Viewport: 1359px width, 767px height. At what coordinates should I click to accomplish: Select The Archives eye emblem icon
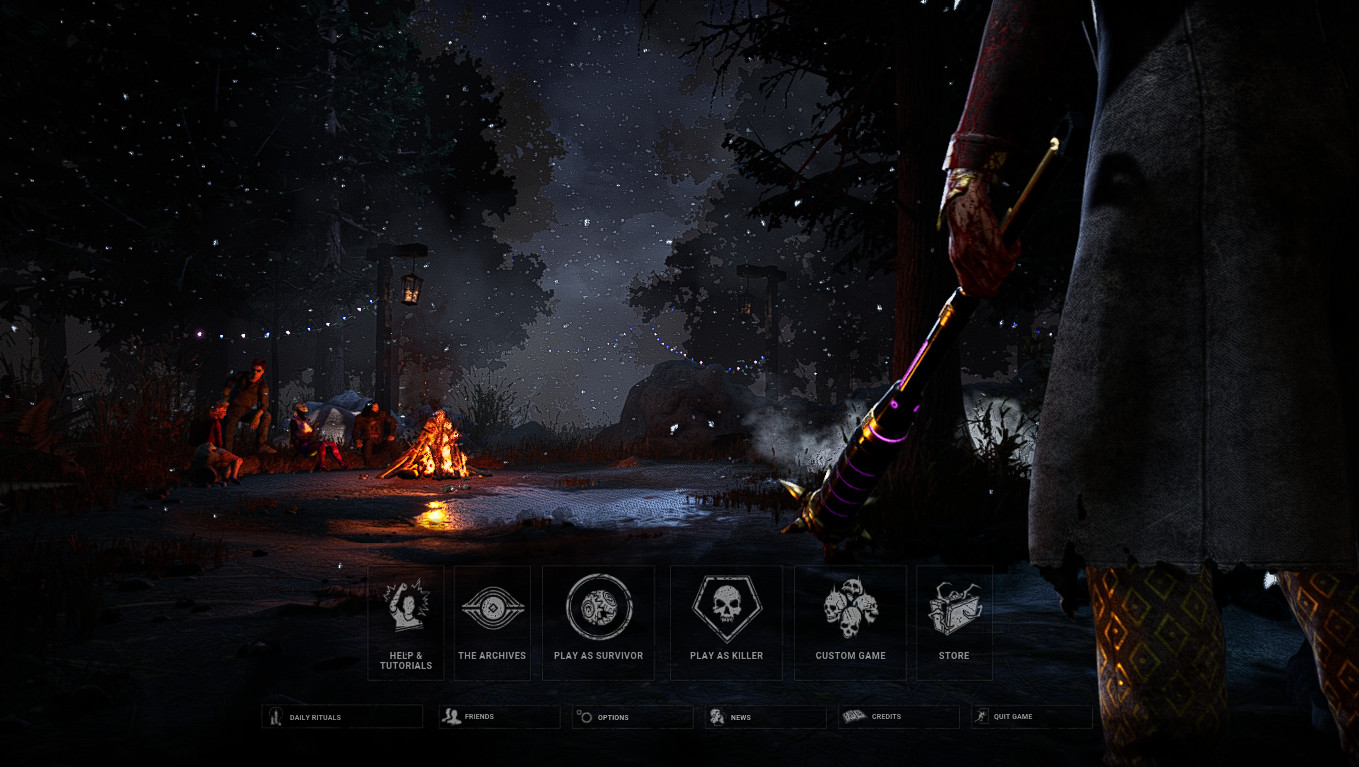point(491,605)
